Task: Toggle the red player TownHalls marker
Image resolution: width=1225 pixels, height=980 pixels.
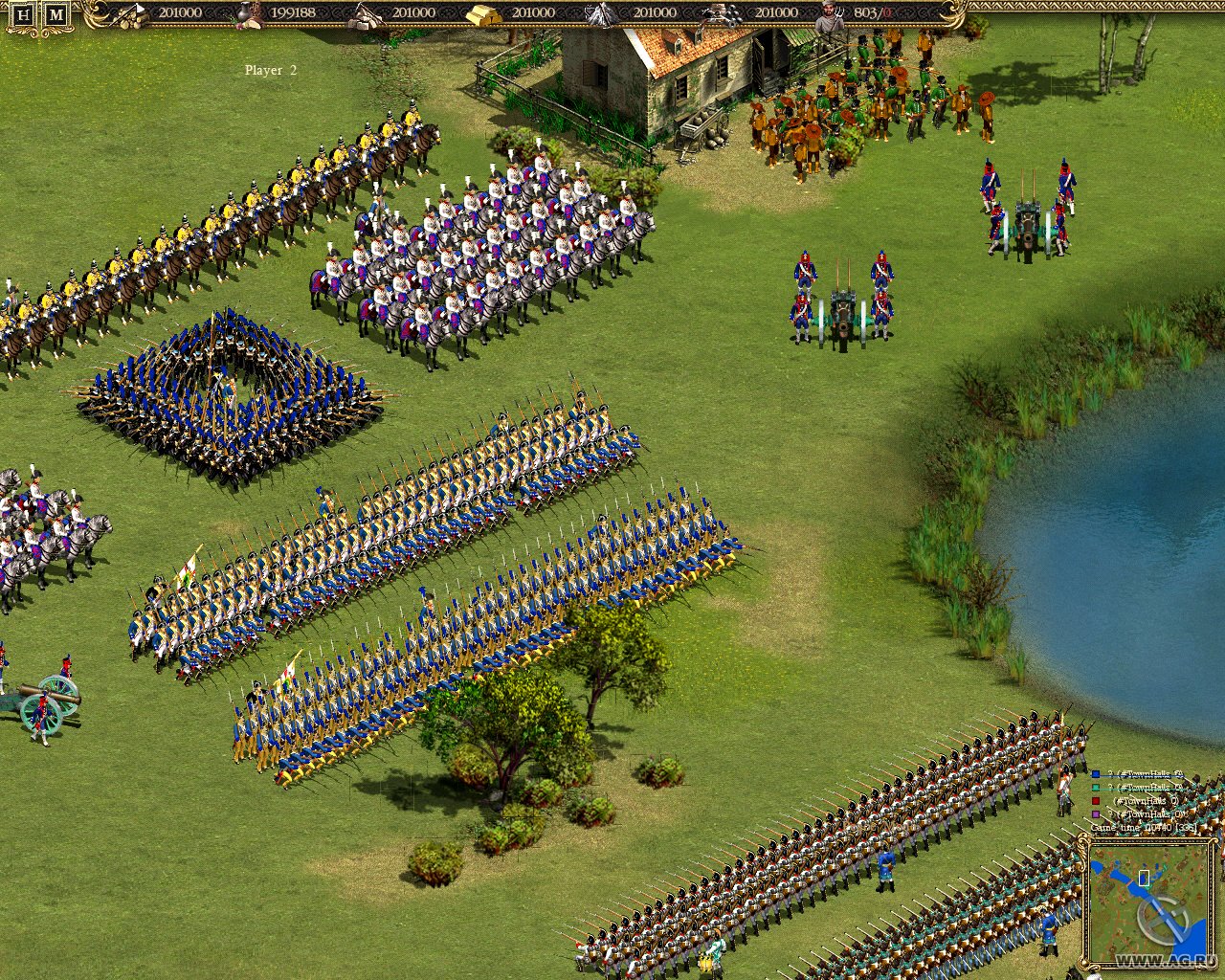Action: 1096,802
